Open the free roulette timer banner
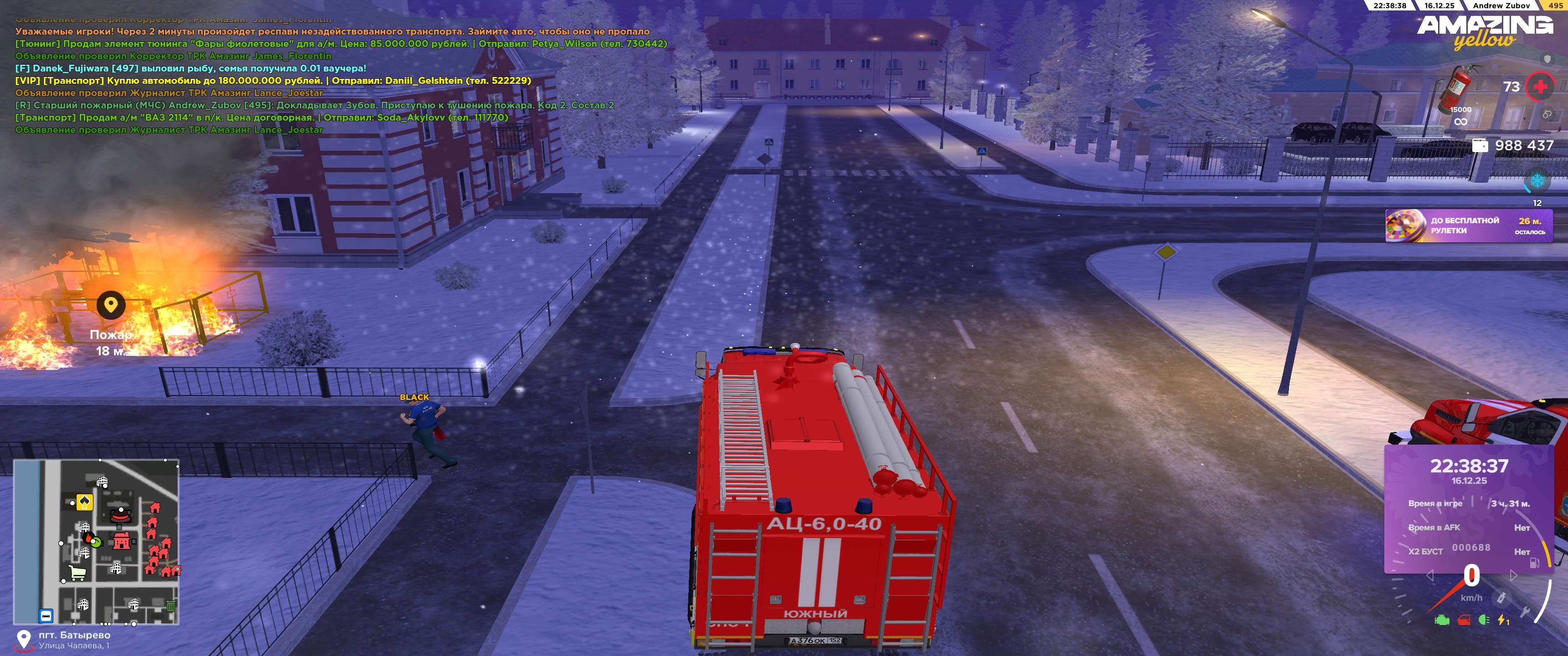1568x656 pixels. tap(1468, 226)
